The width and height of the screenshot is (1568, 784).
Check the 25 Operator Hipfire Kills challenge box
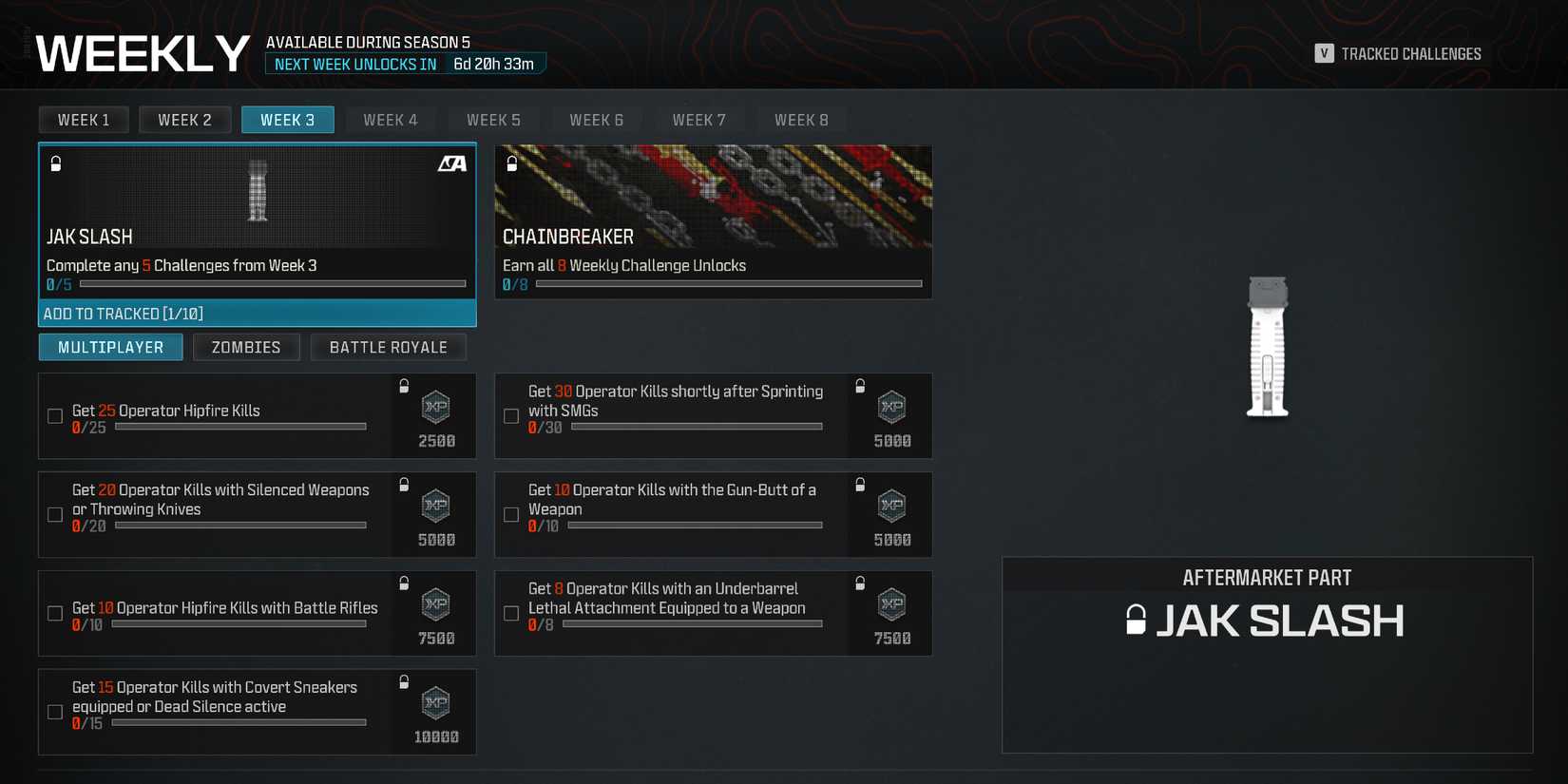(x=54, y=415)
